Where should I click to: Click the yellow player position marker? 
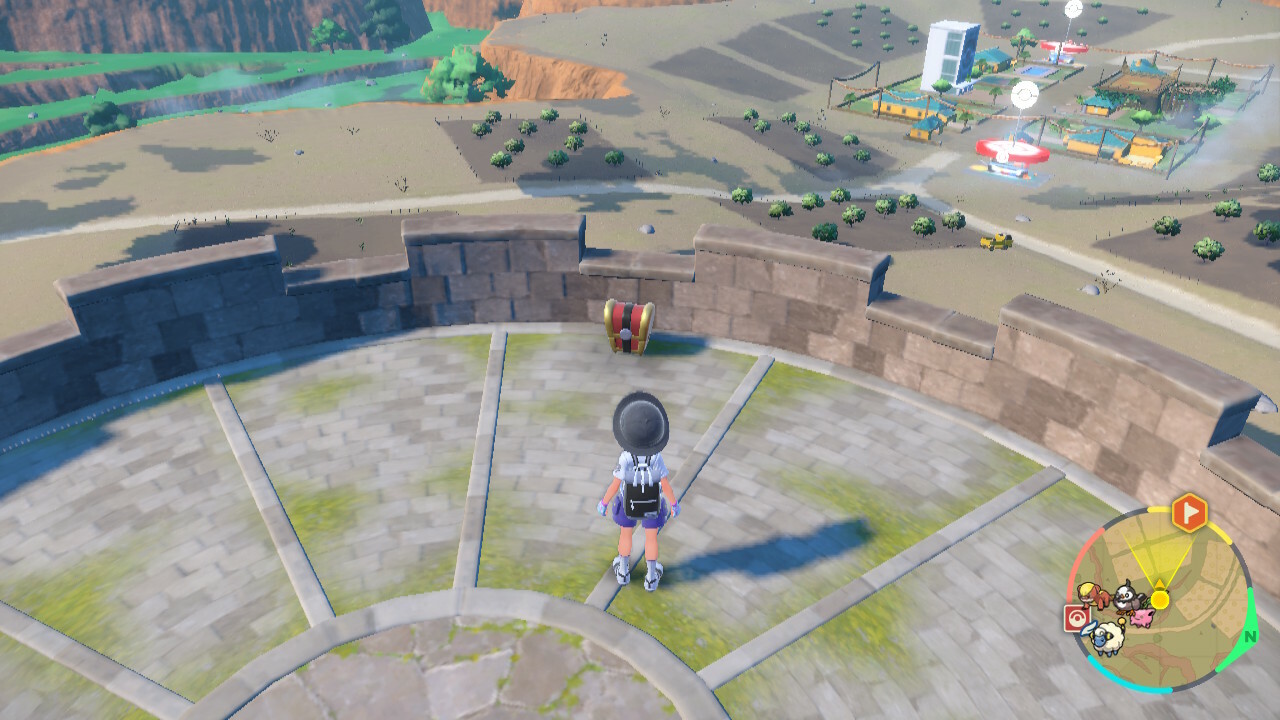click(x=1160, y=599)
